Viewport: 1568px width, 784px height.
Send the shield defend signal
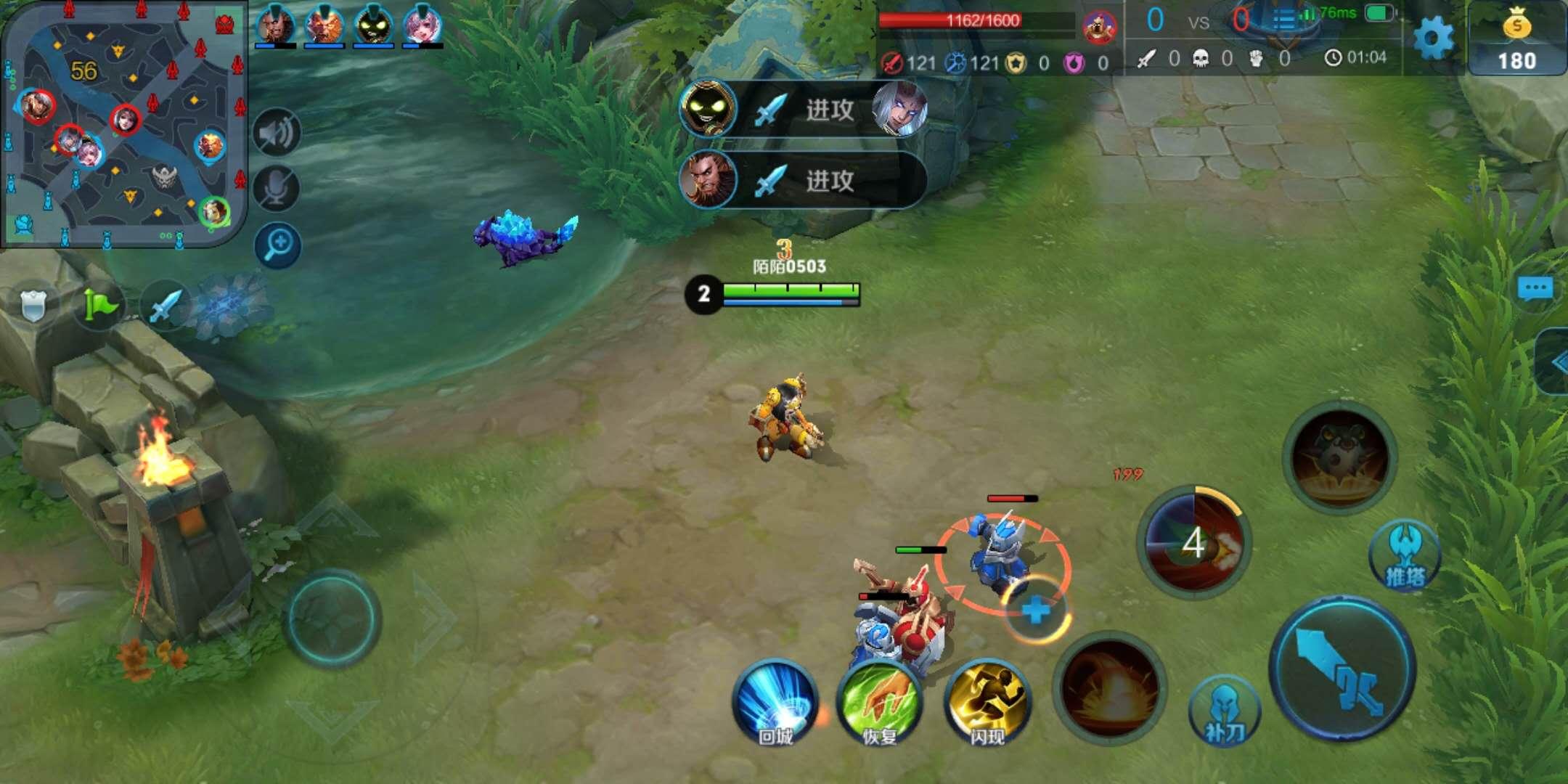[x=33, y=305]
